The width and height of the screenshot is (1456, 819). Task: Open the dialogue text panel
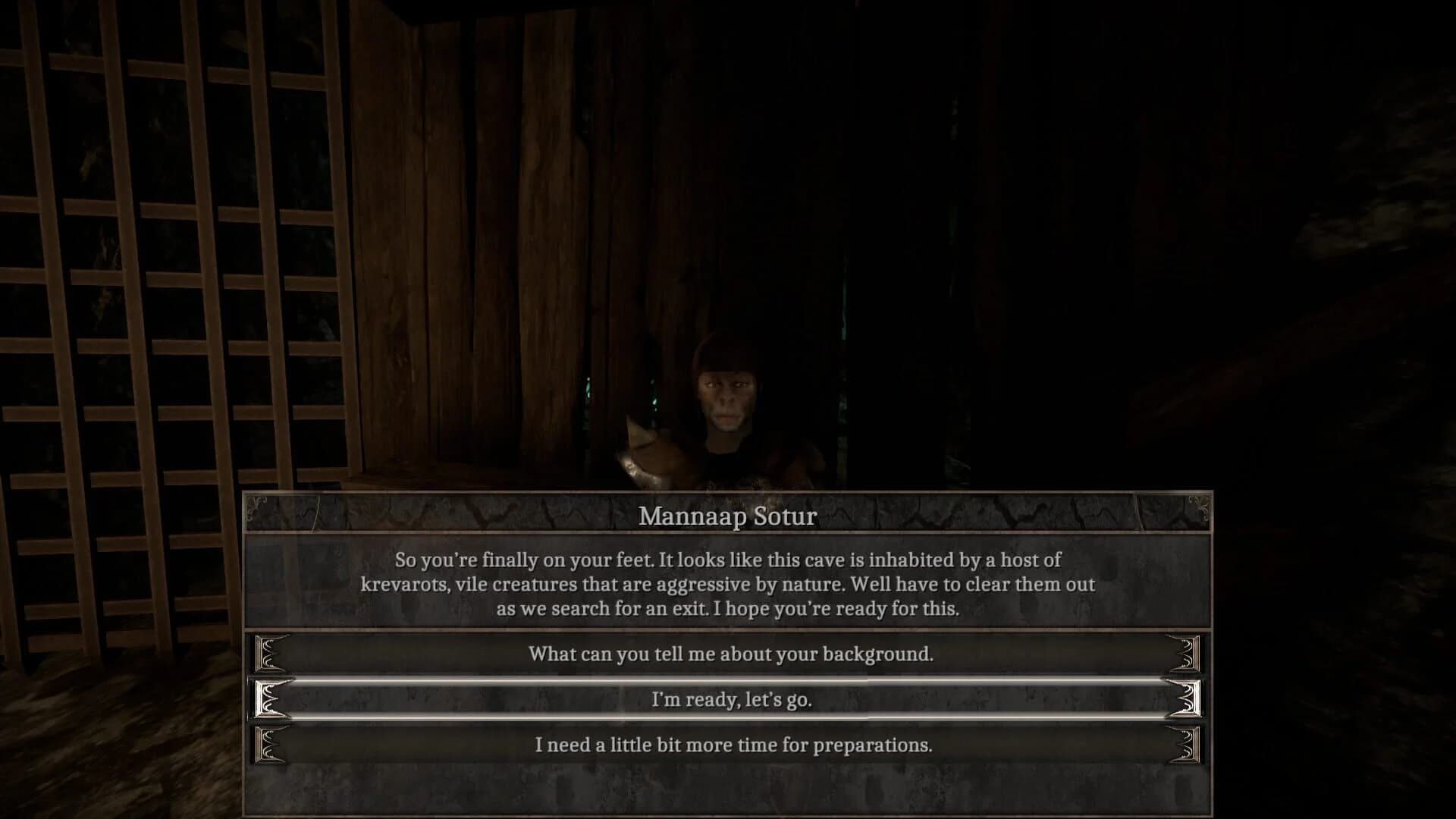coord(728,585)
